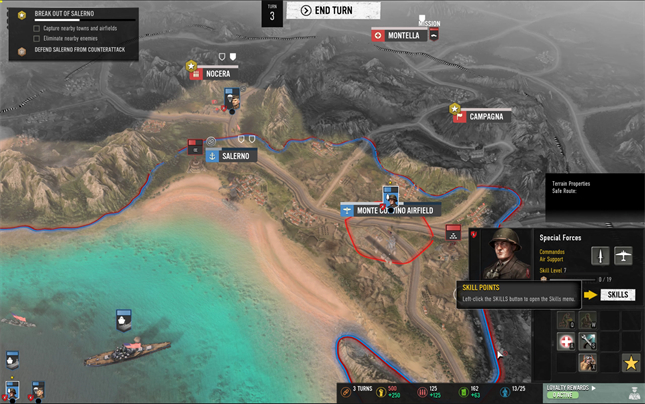Click the Commandos combat knife icon

click(600, 255)
